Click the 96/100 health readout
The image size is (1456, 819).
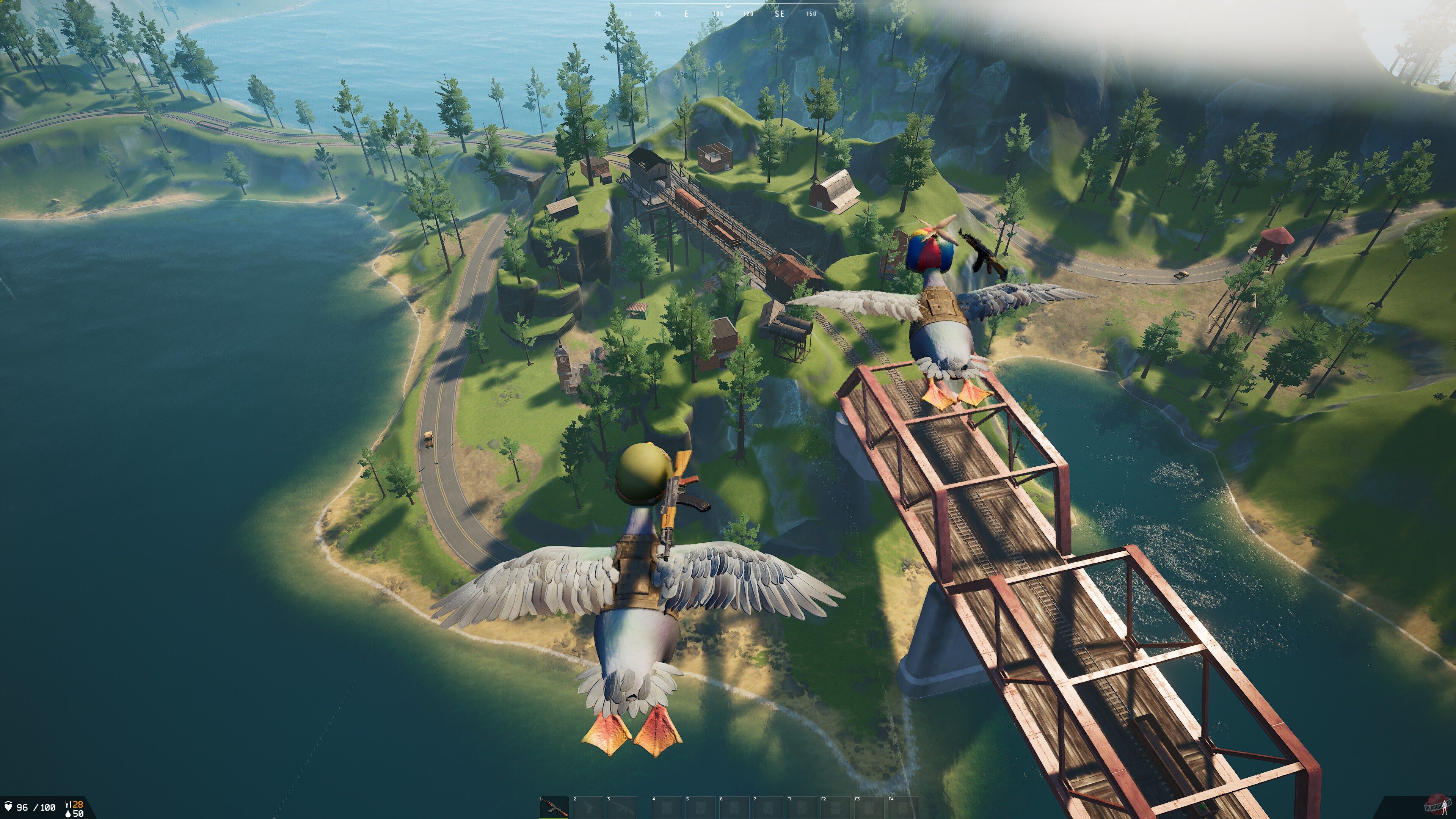coord(36,808)
